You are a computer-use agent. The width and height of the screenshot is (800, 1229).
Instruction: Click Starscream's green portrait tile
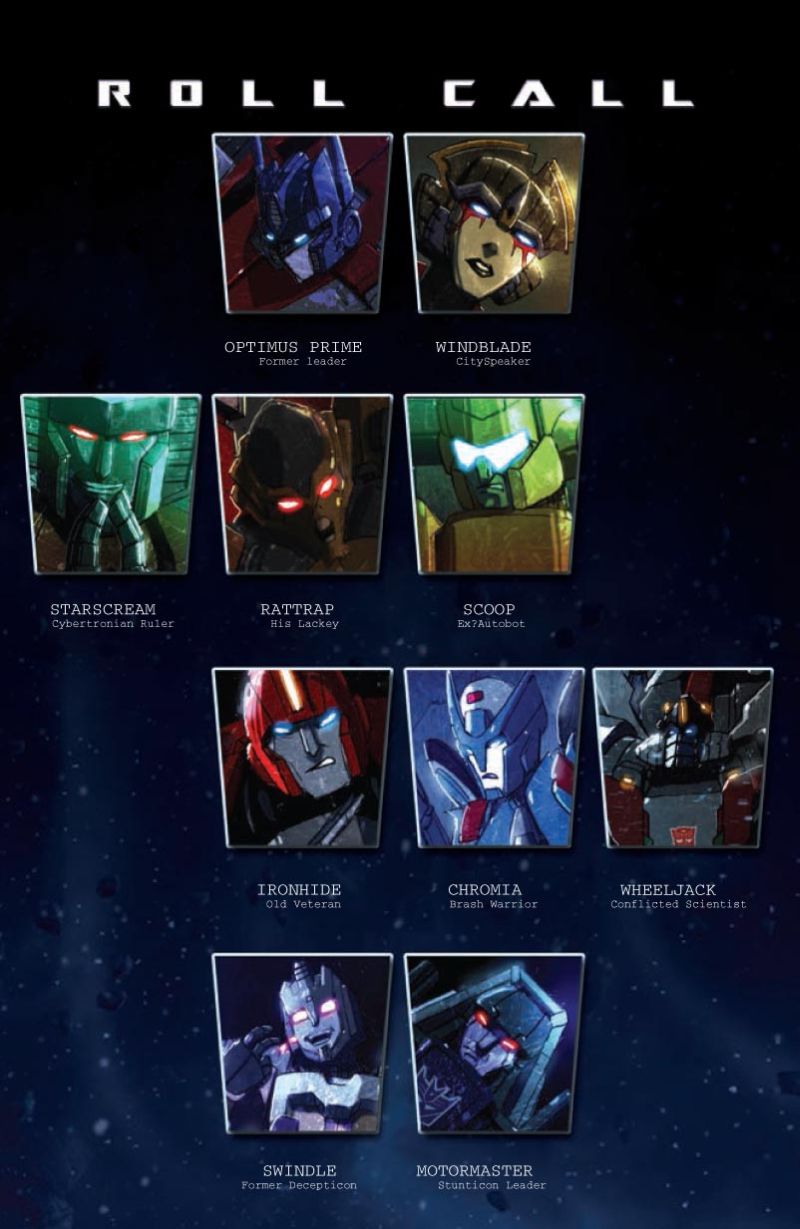click(x=110, y=485)
